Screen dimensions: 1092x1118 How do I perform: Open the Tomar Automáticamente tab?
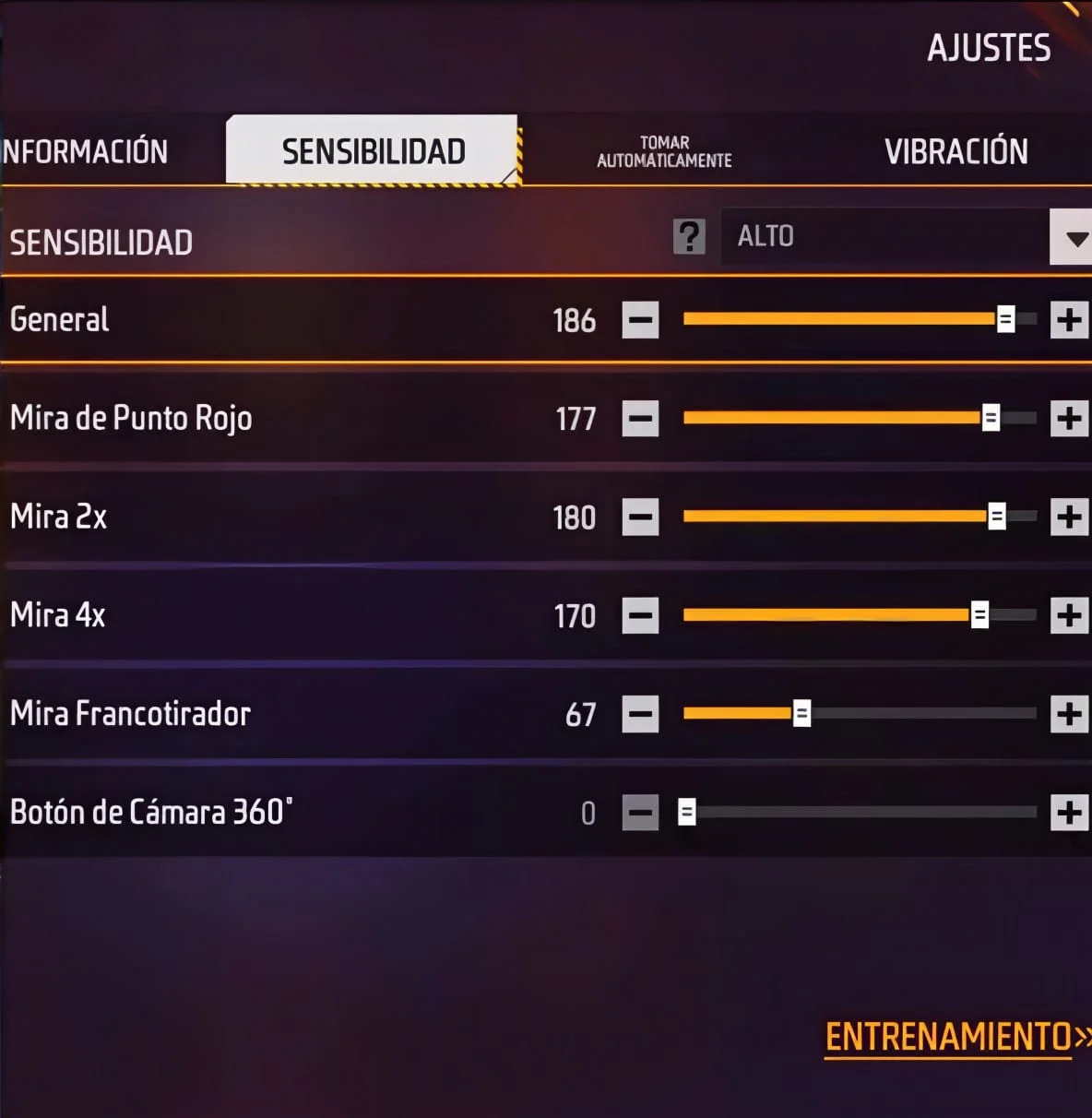point(664,152)
